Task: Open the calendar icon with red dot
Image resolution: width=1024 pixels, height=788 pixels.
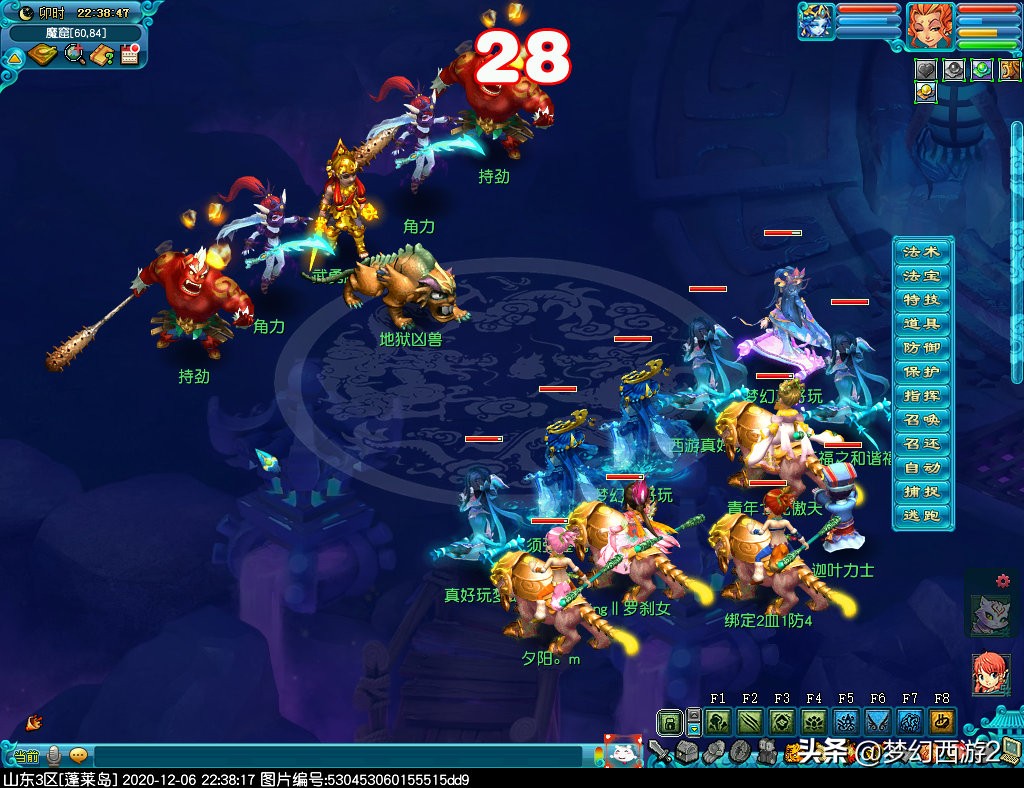Action: tap(128, 56)
